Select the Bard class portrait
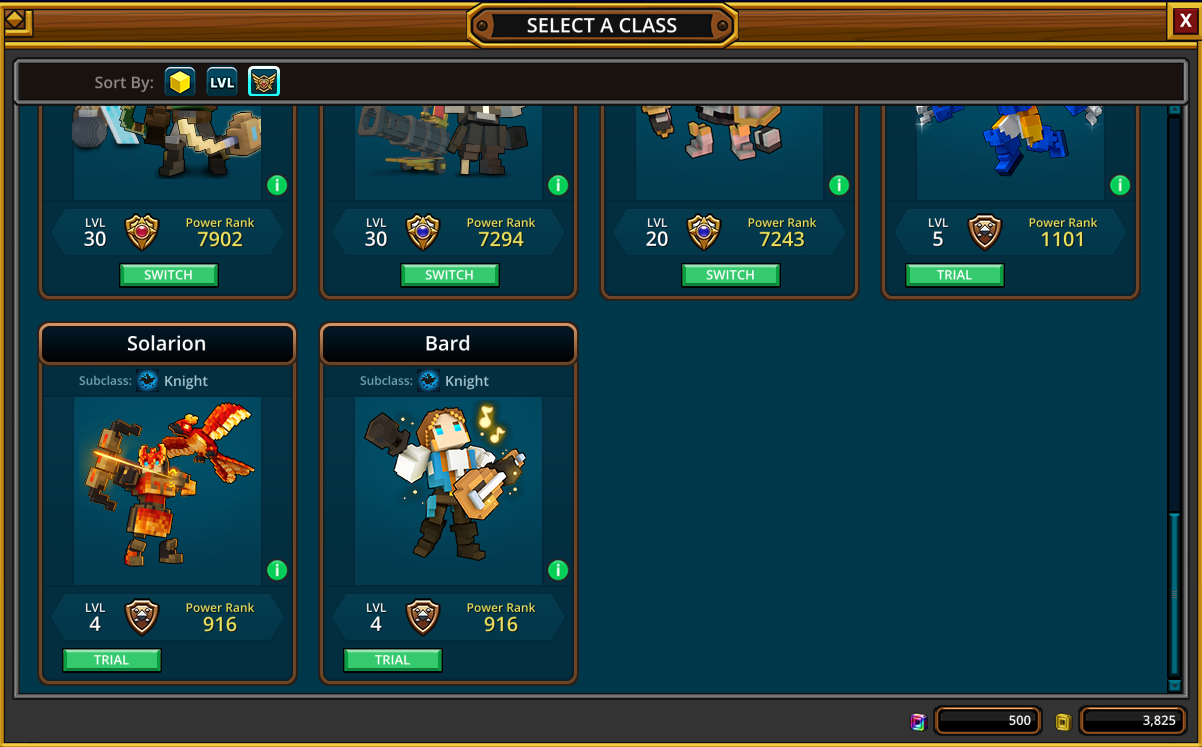The image size is (1202, 747). coord(448,490)
